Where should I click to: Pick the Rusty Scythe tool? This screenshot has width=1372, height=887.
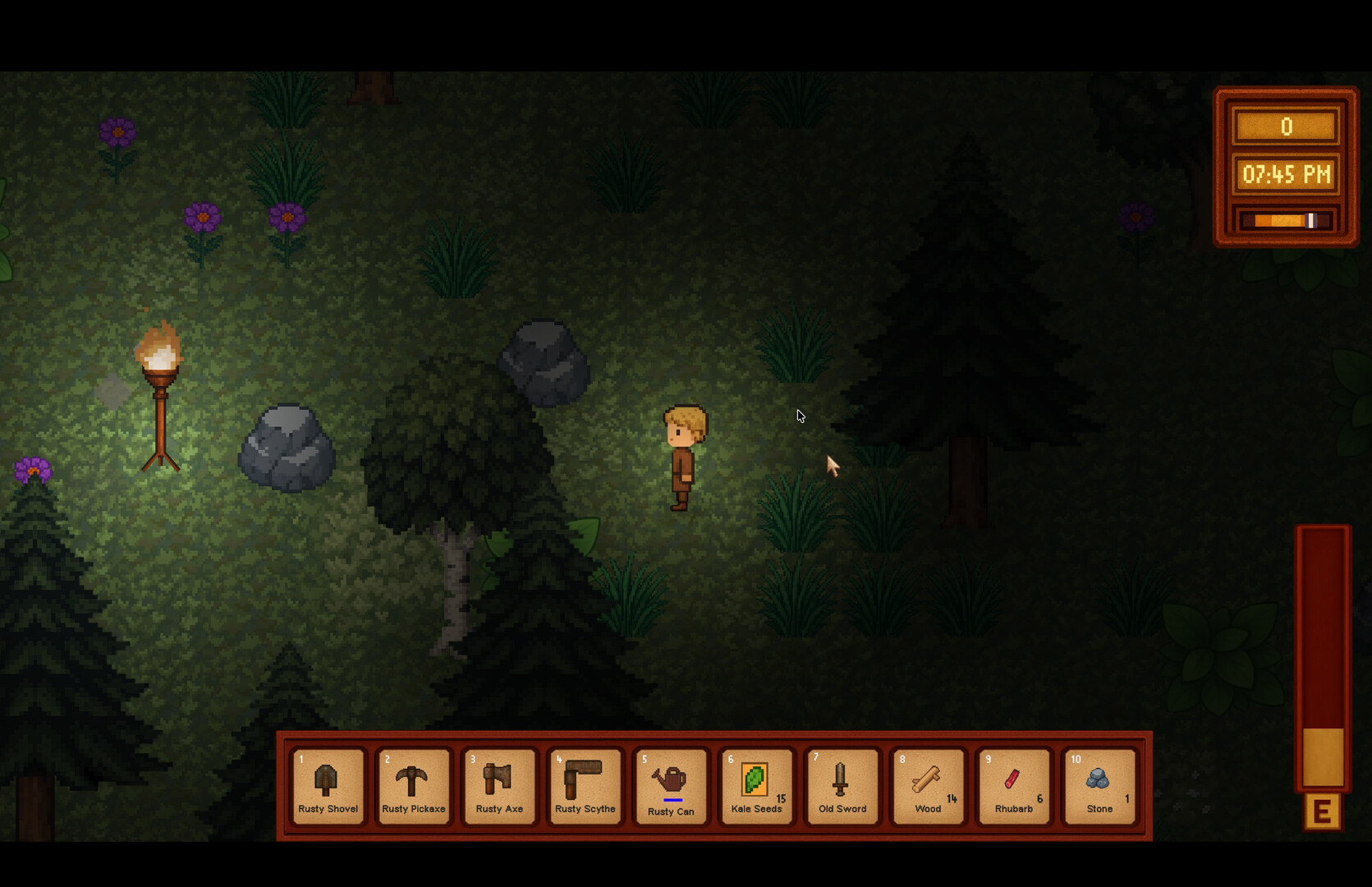point(585,785)
